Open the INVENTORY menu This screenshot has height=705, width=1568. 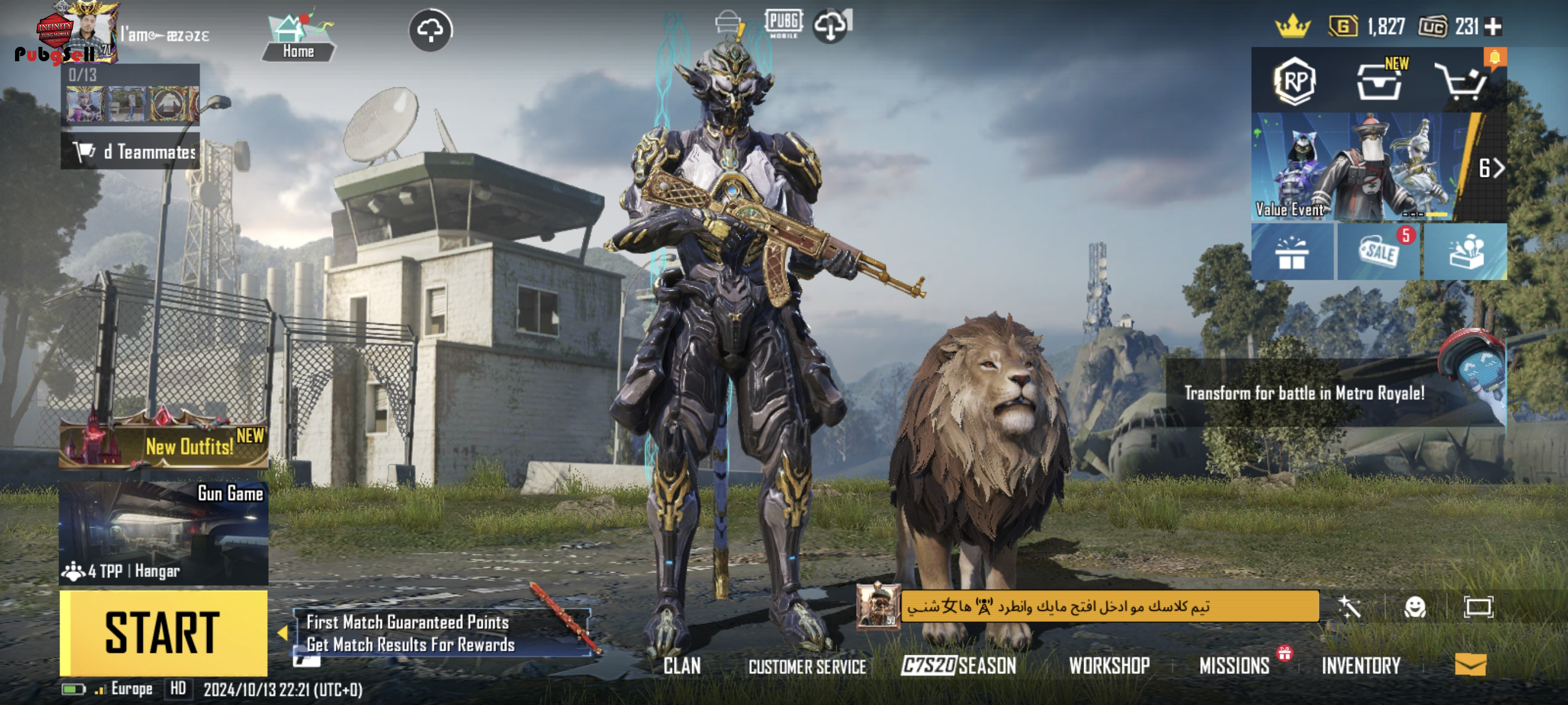(1361, 666)
